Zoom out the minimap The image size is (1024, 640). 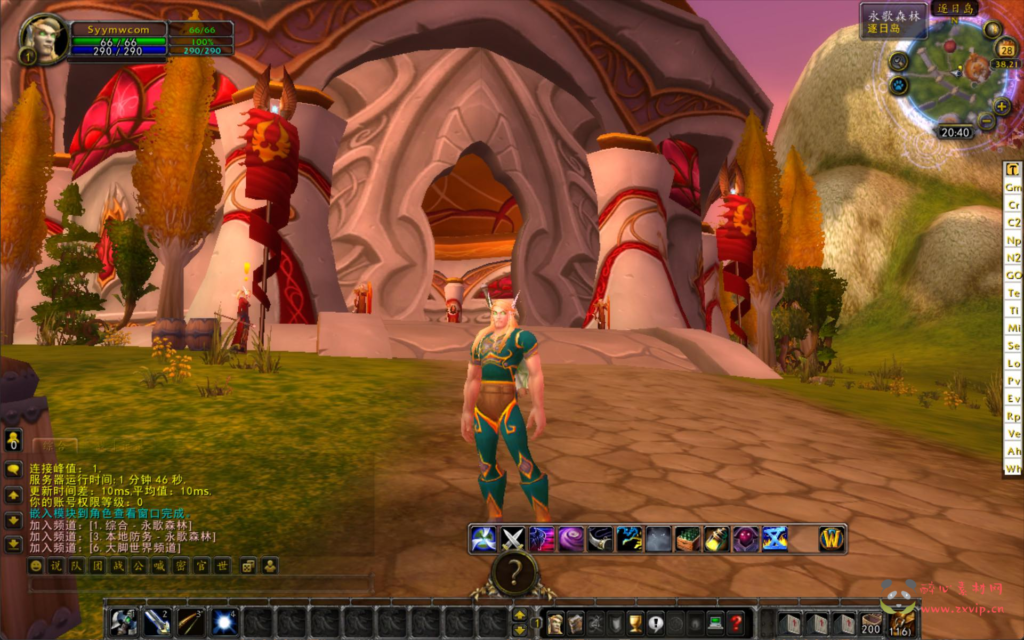click(x=986, y=123)
